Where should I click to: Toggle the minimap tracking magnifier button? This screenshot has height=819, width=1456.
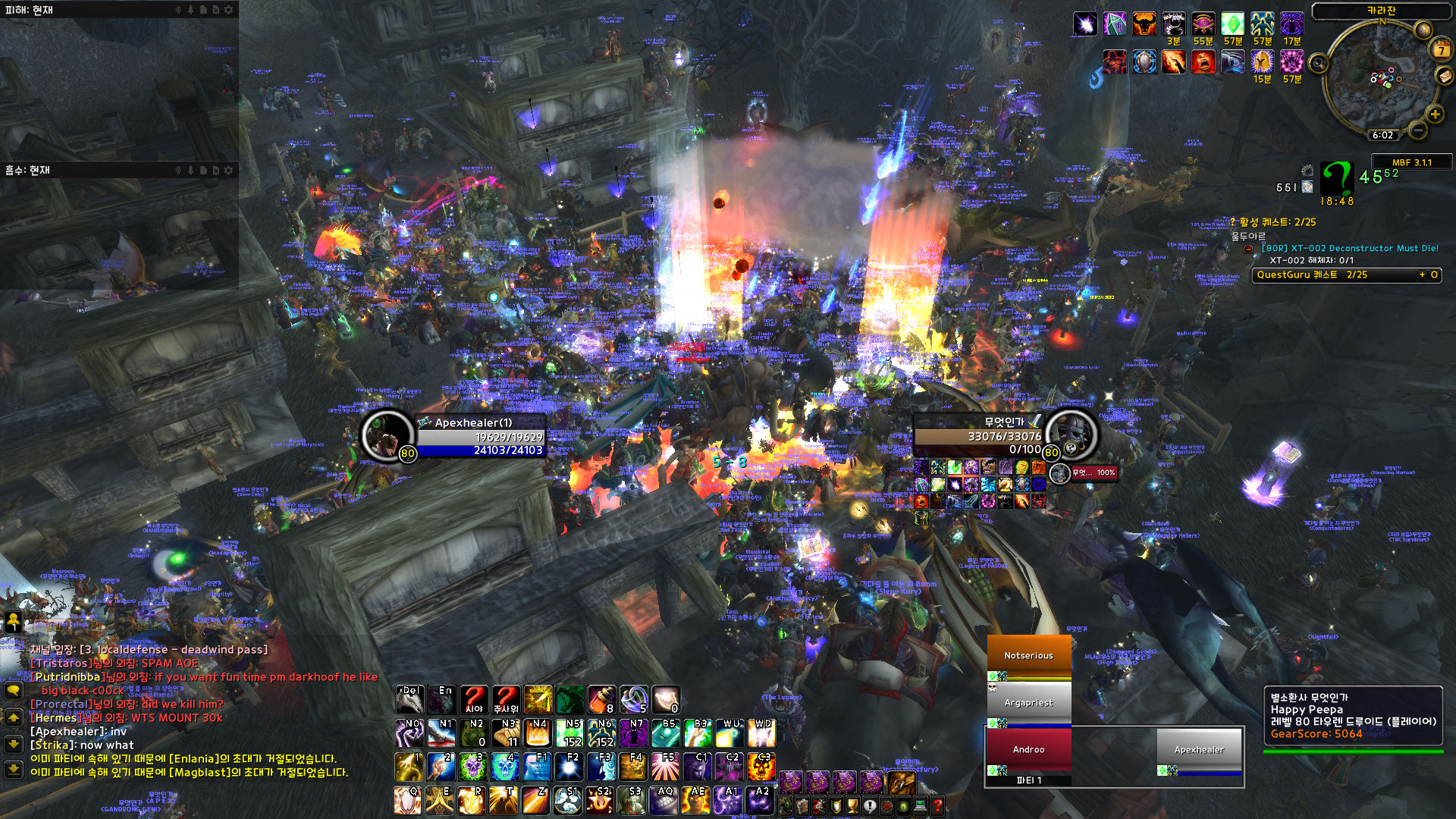1319,63
